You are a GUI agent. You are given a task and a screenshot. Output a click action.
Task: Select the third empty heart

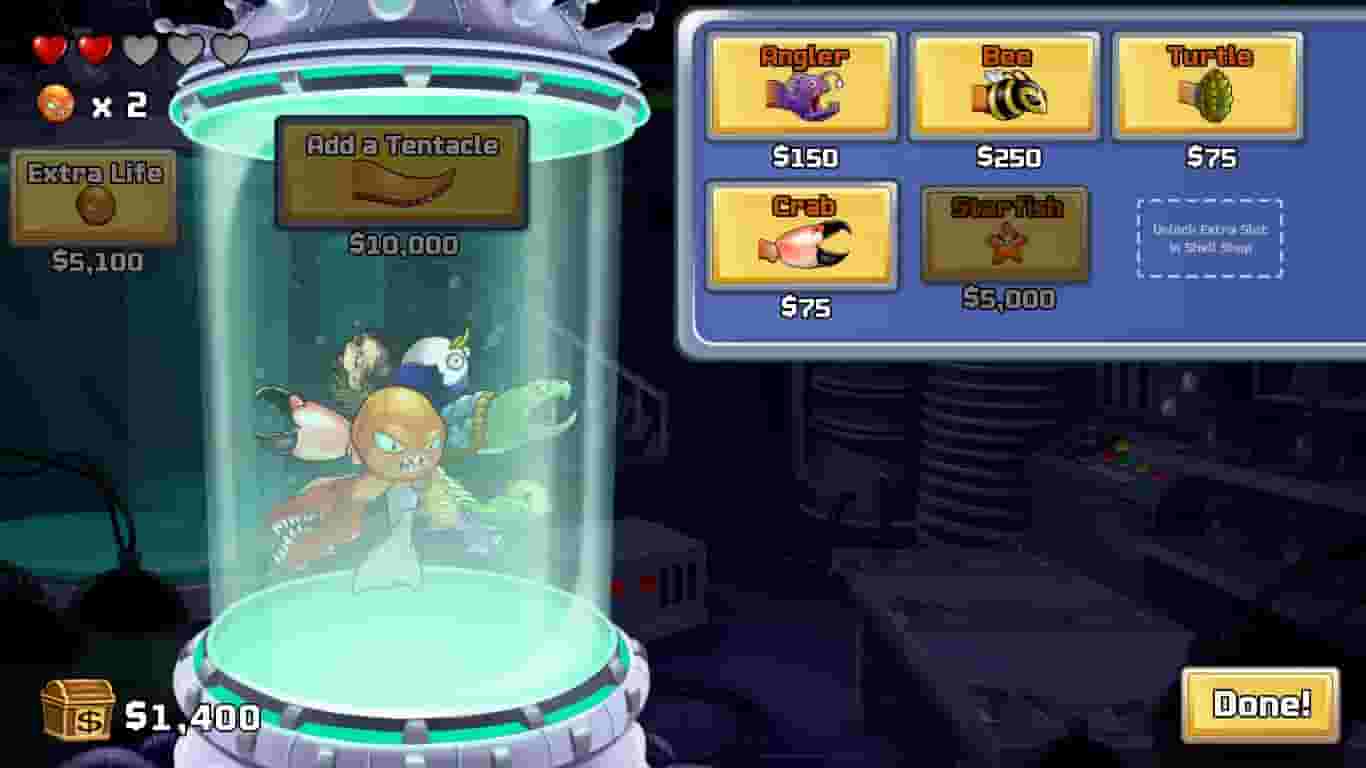[140, 47]
